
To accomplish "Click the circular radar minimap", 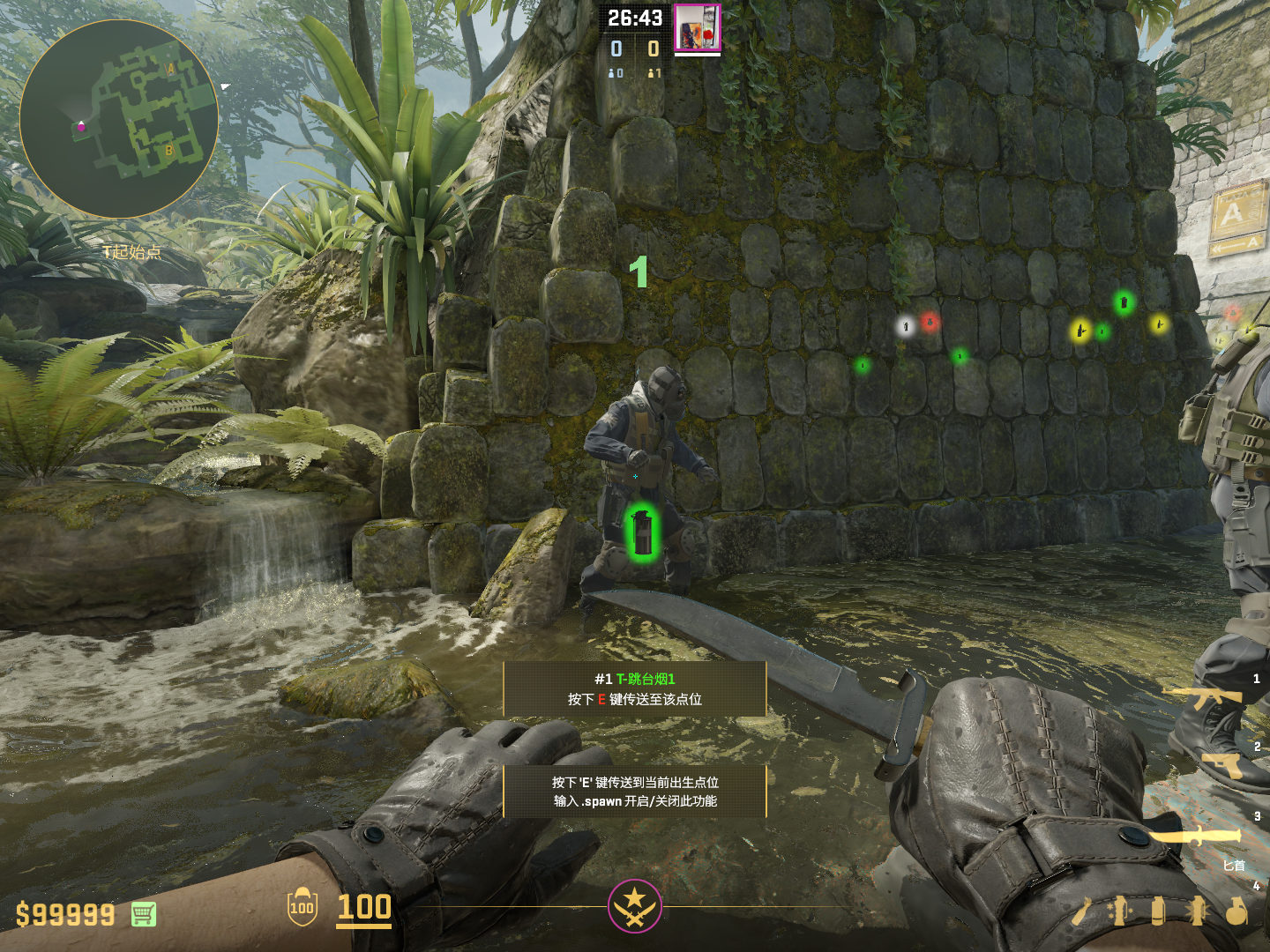I will pos(119,119).
